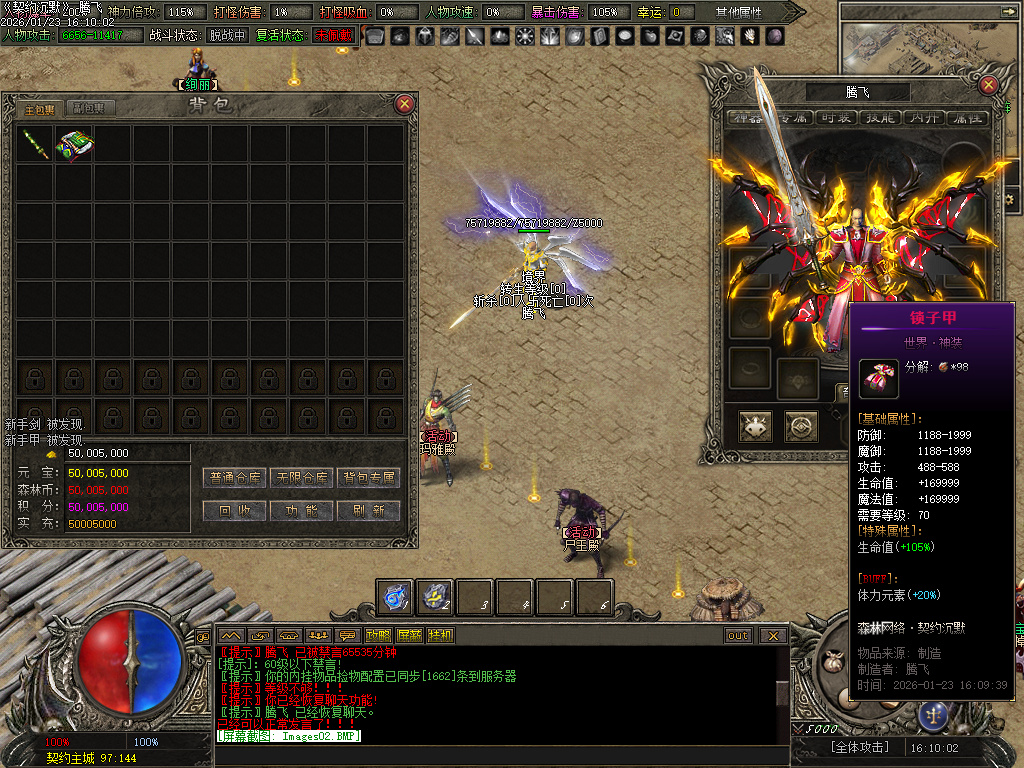Click the 攻略 guide button above chat
The image size is (1024, 768).
tap(378, 635)
